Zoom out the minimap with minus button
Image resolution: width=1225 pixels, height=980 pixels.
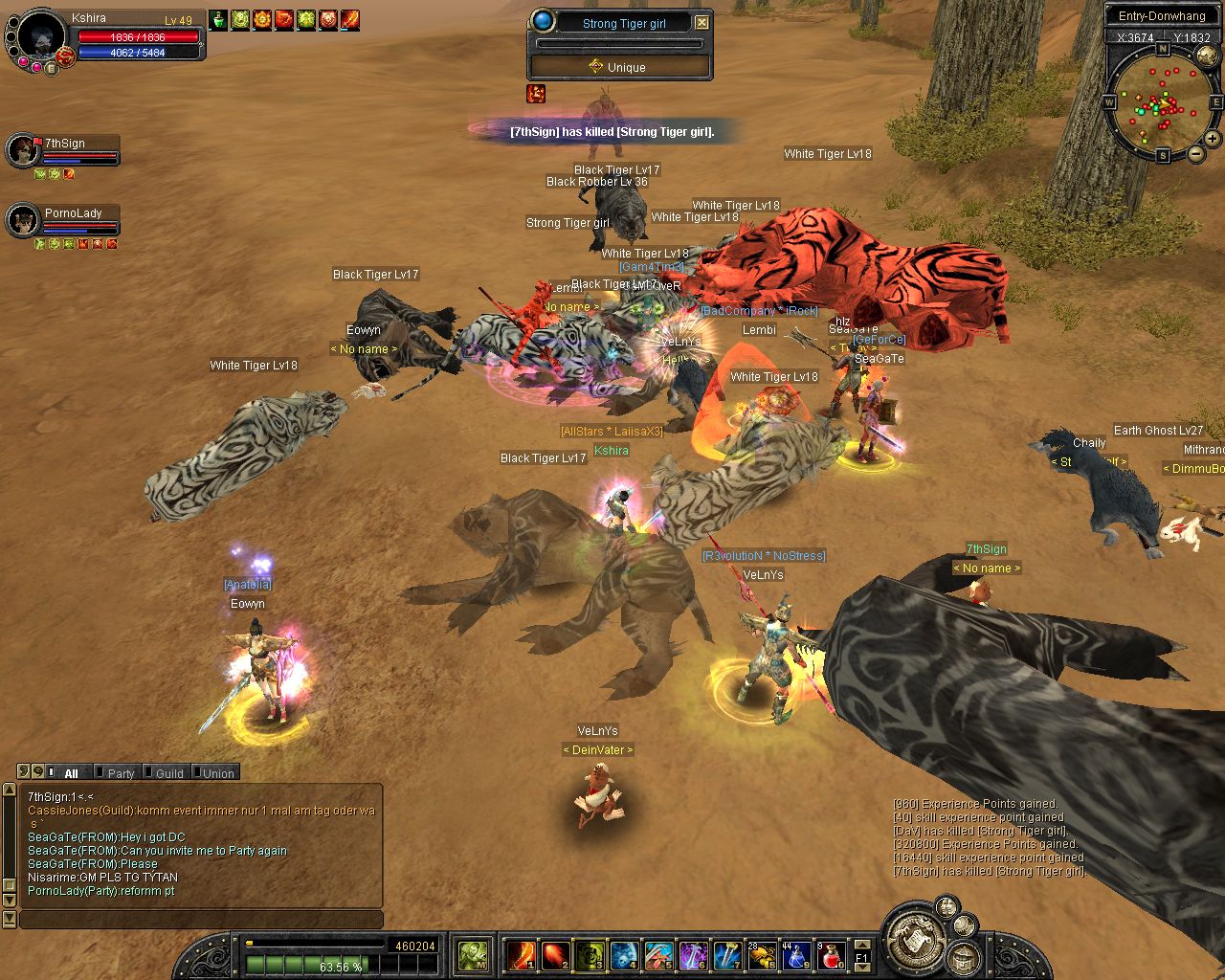pos(1195,154)
